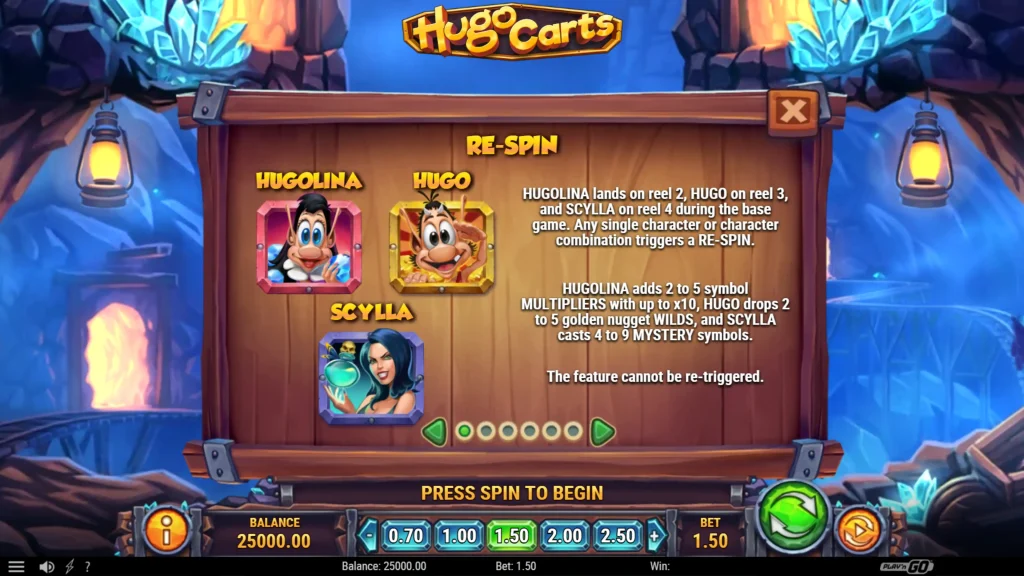
Task: Open the hamburger menu in the bottom bar
Action: pos(16,566)
